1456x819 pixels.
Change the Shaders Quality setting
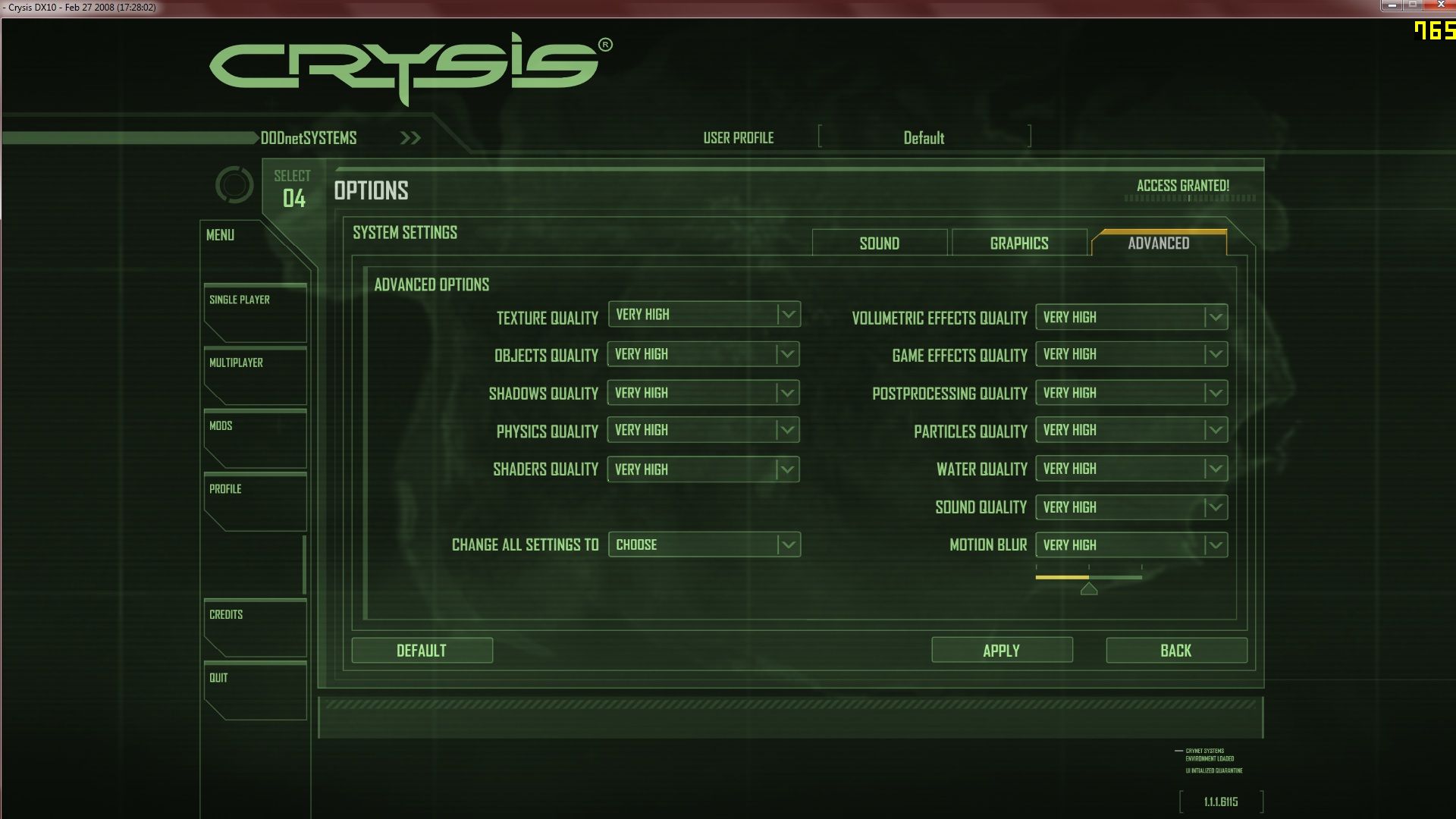[x=704, y=469]
